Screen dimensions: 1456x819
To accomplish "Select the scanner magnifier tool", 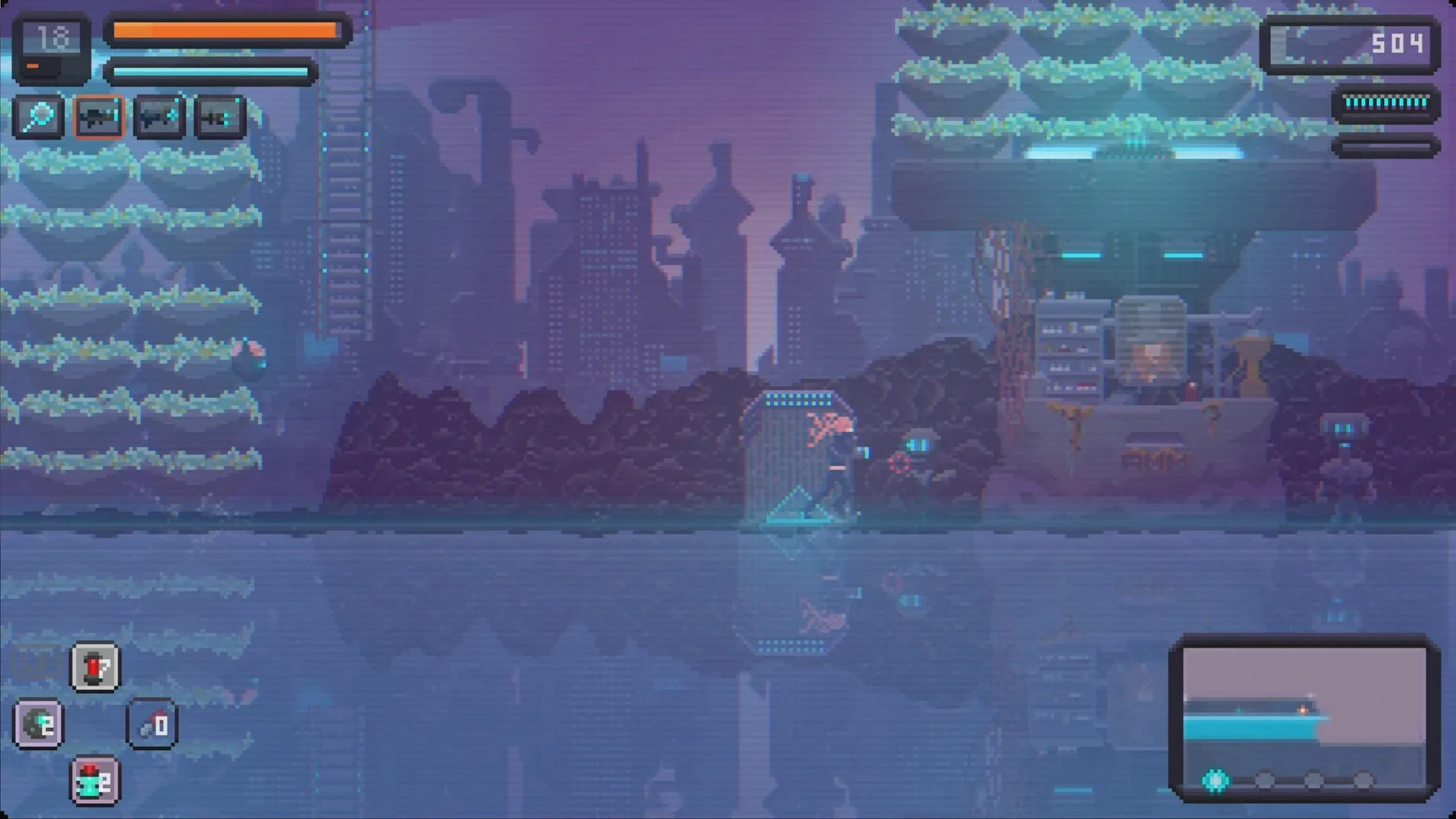I will coord(39,117).
